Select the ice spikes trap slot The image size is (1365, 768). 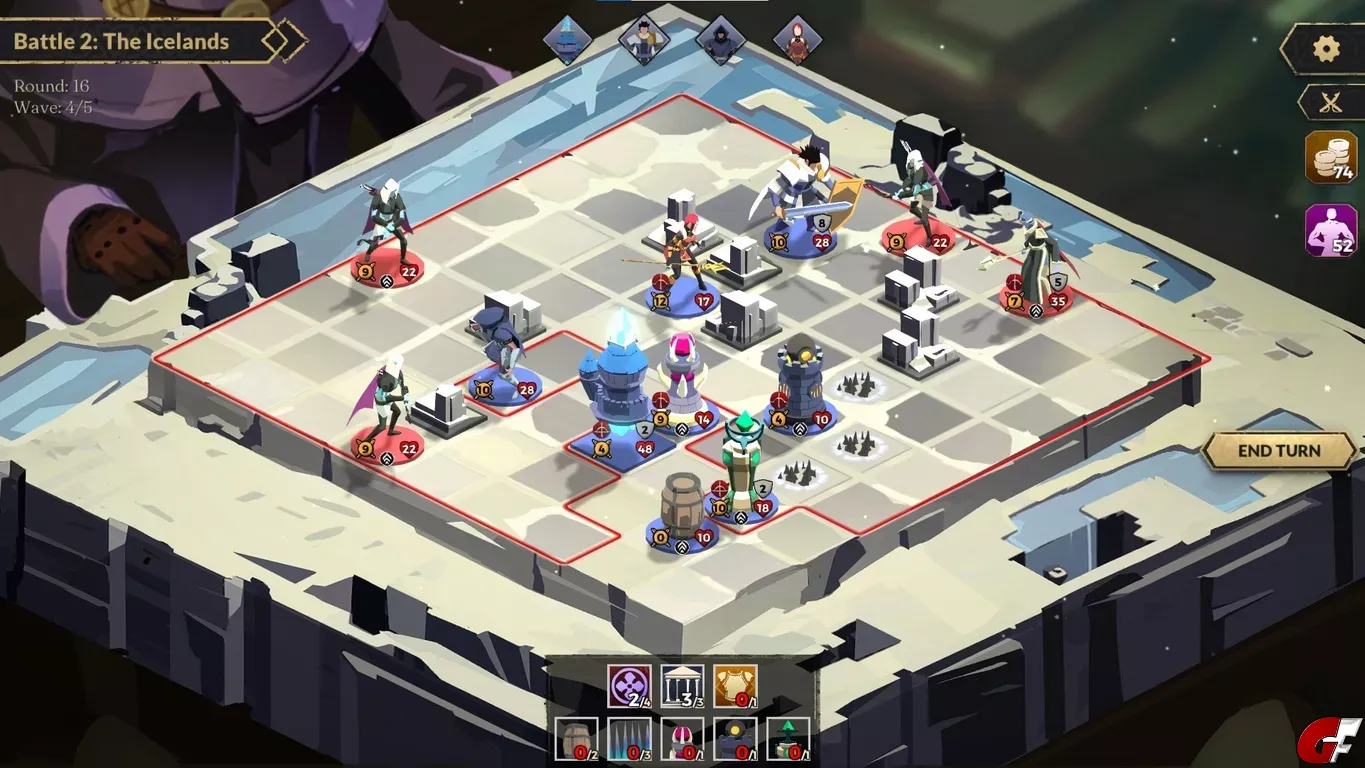pyautogui.click(x=629, y=738)
